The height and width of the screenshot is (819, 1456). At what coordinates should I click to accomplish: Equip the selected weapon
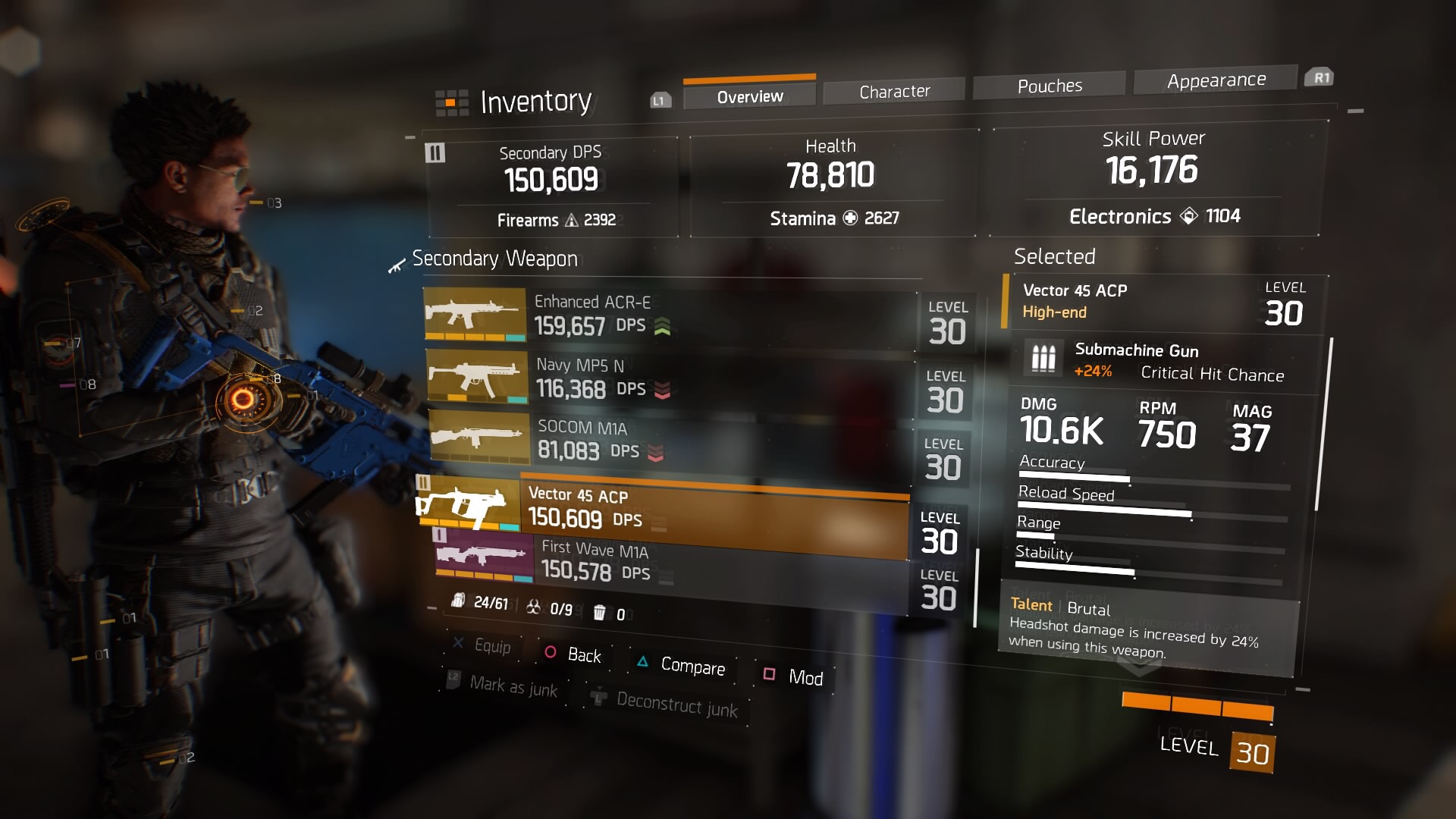tap(482, 645)
